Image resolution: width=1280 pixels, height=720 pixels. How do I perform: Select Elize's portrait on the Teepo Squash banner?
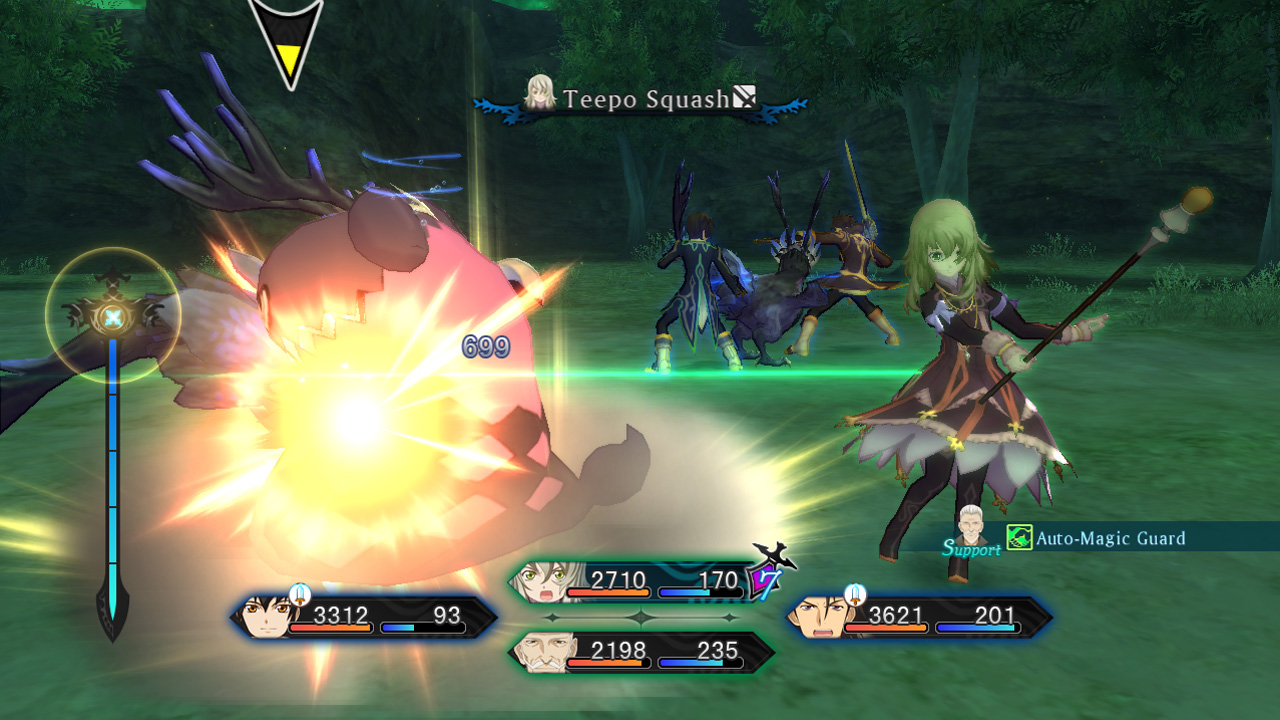point(538,96)
